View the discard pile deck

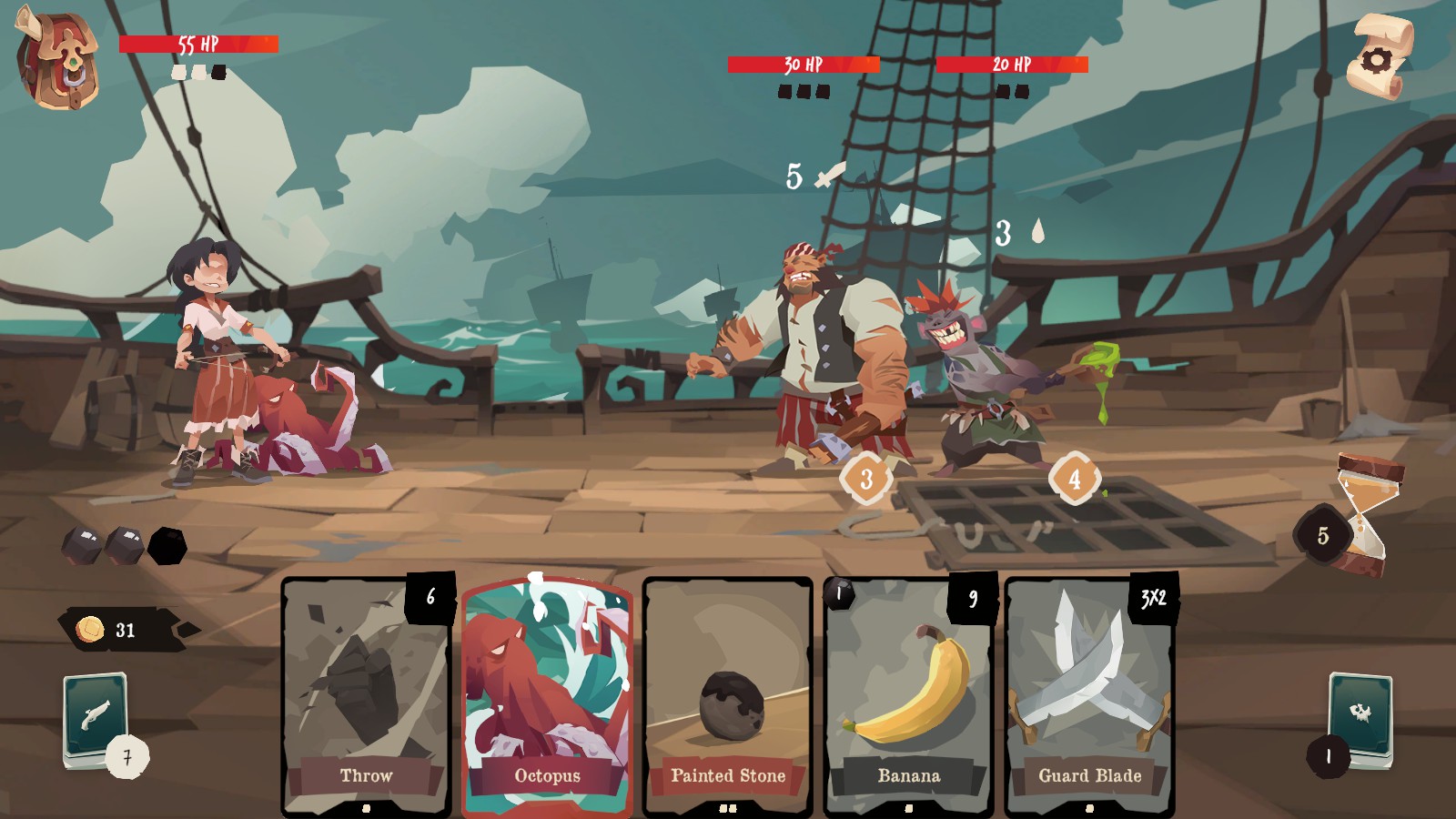pyautogui.click(x=1360, y=719)
